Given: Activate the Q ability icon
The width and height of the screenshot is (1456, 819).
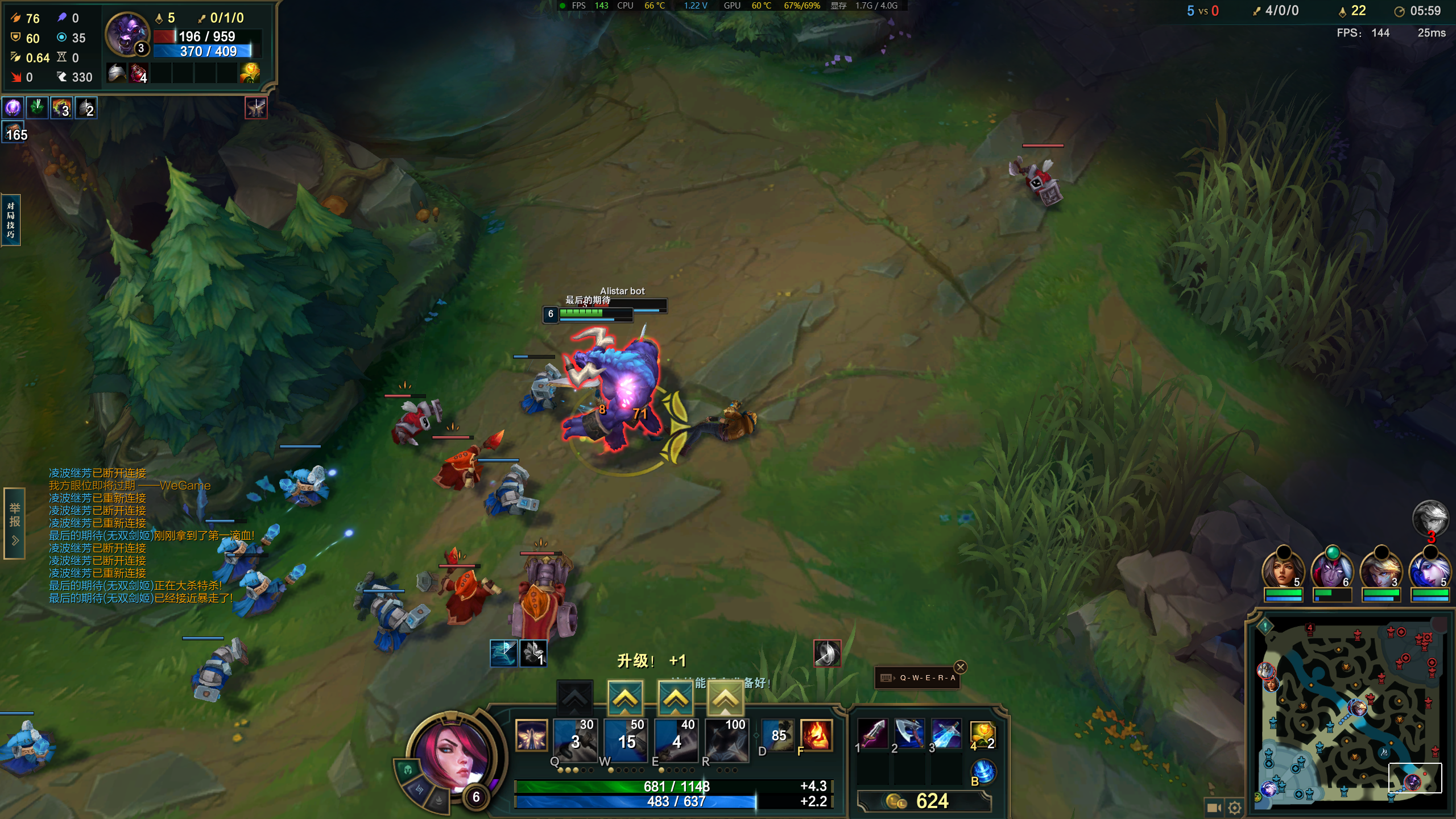Looking at the screenshot, I should 575,739.
